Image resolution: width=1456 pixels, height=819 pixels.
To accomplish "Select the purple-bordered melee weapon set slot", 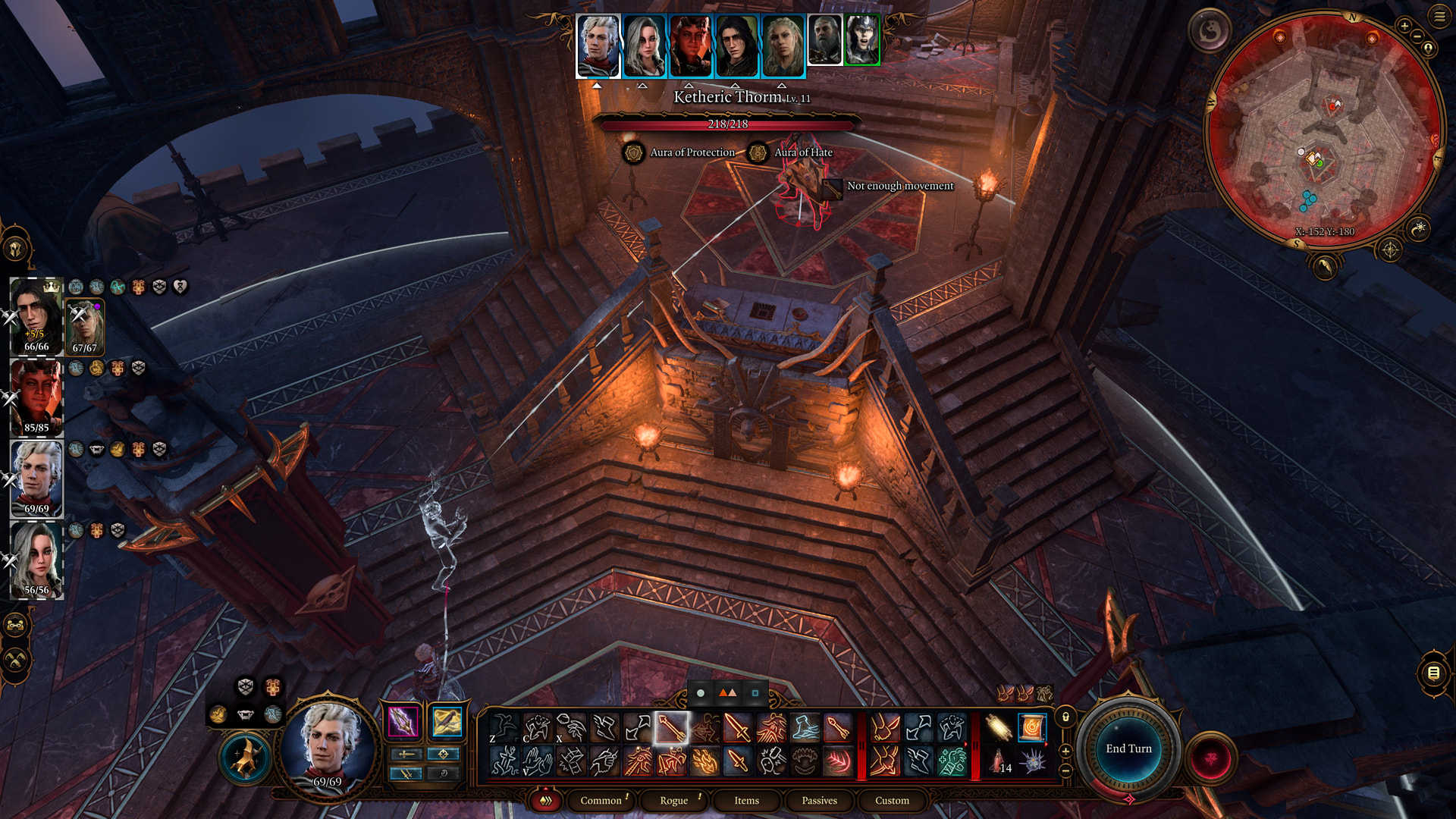I will coord(403,722).
